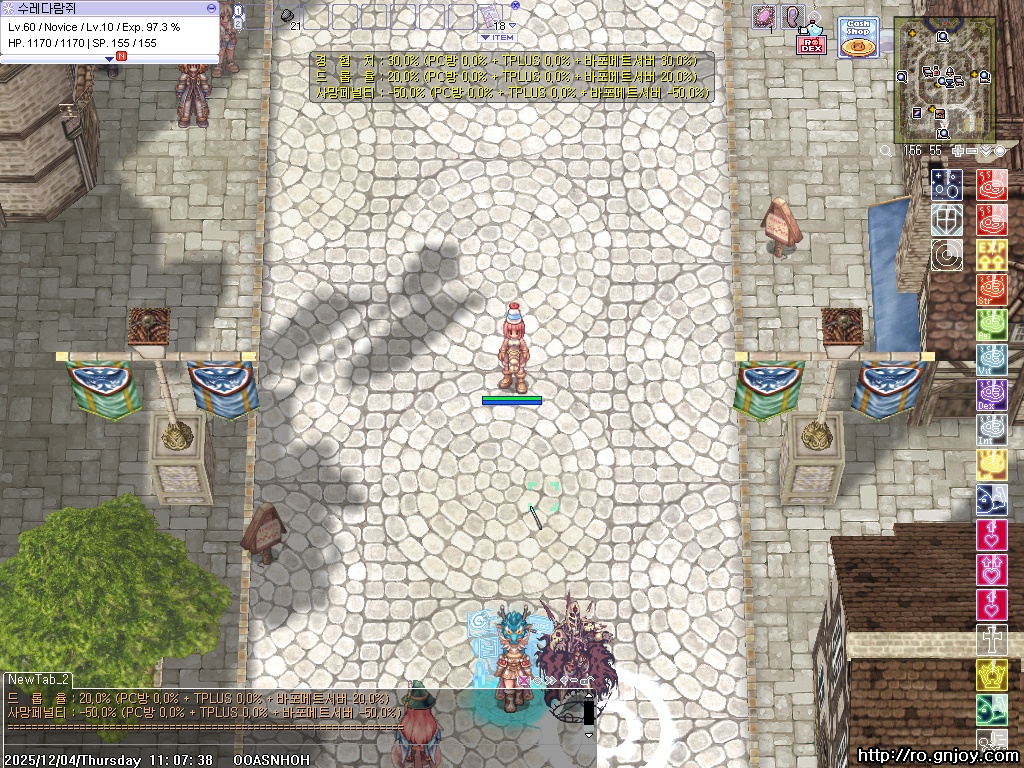
Task: Expand the basic info window arrow
Action: [x=110, y=58]
